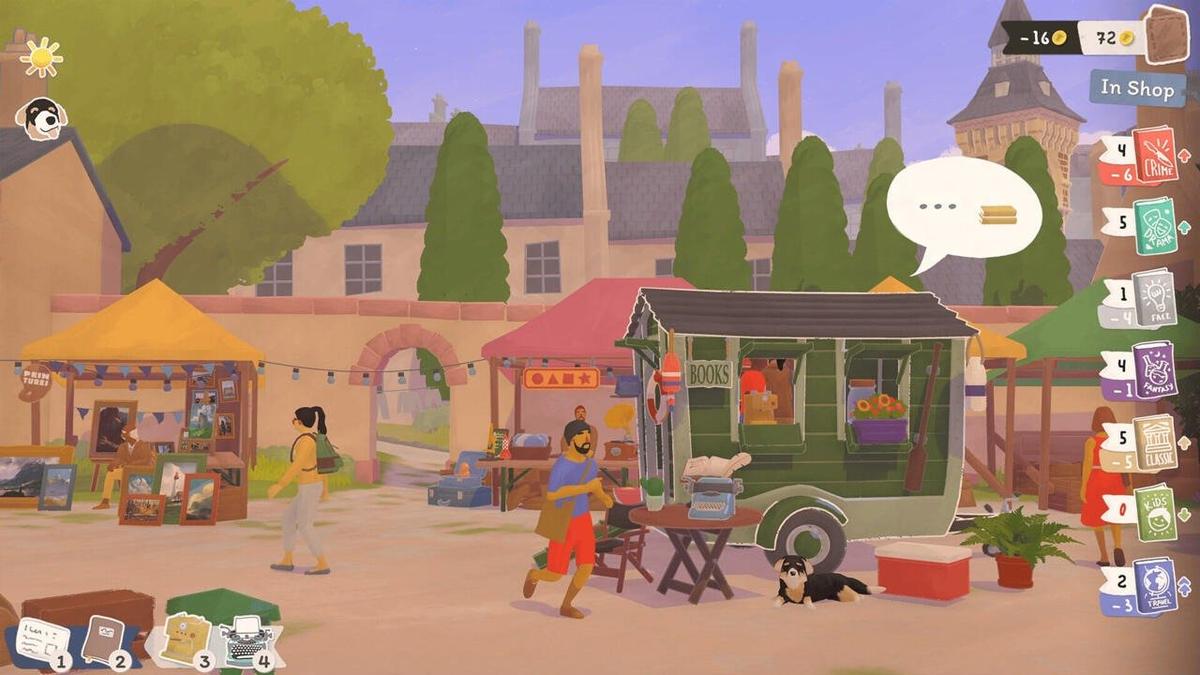Screen dimensions: 1200x675
Task: Choose the grey Fact book genre
Action: [x=1153, y=297]
